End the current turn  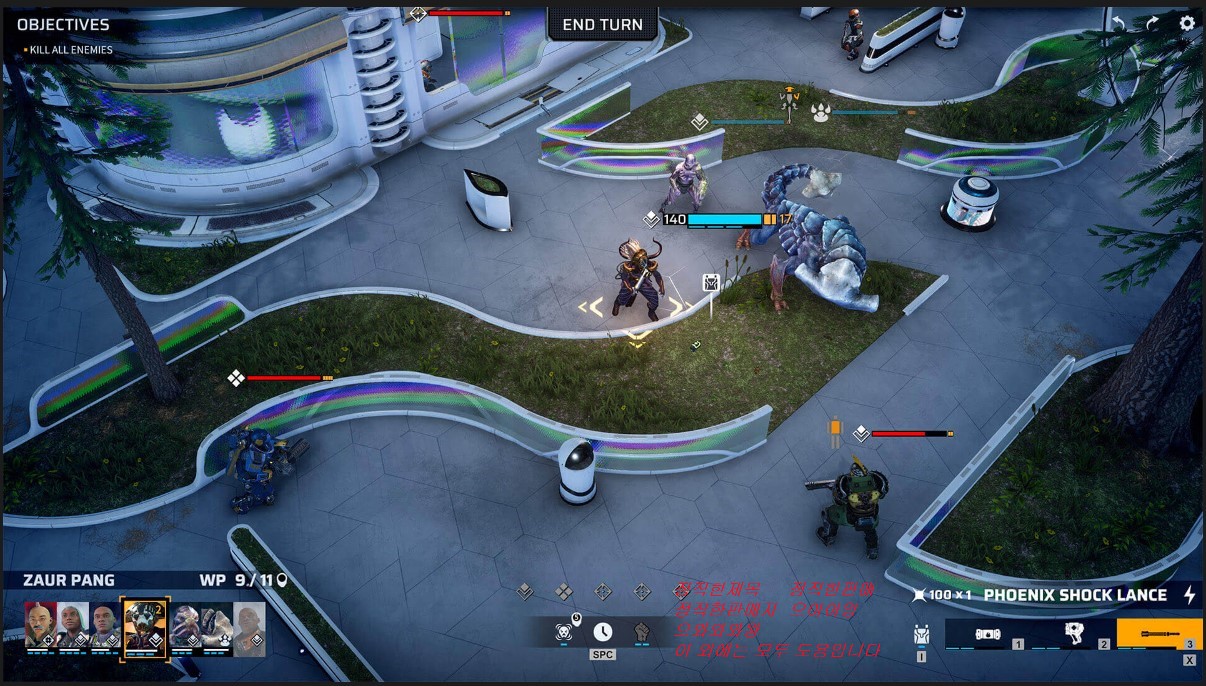pyautogui.click(x=602, y=24)
